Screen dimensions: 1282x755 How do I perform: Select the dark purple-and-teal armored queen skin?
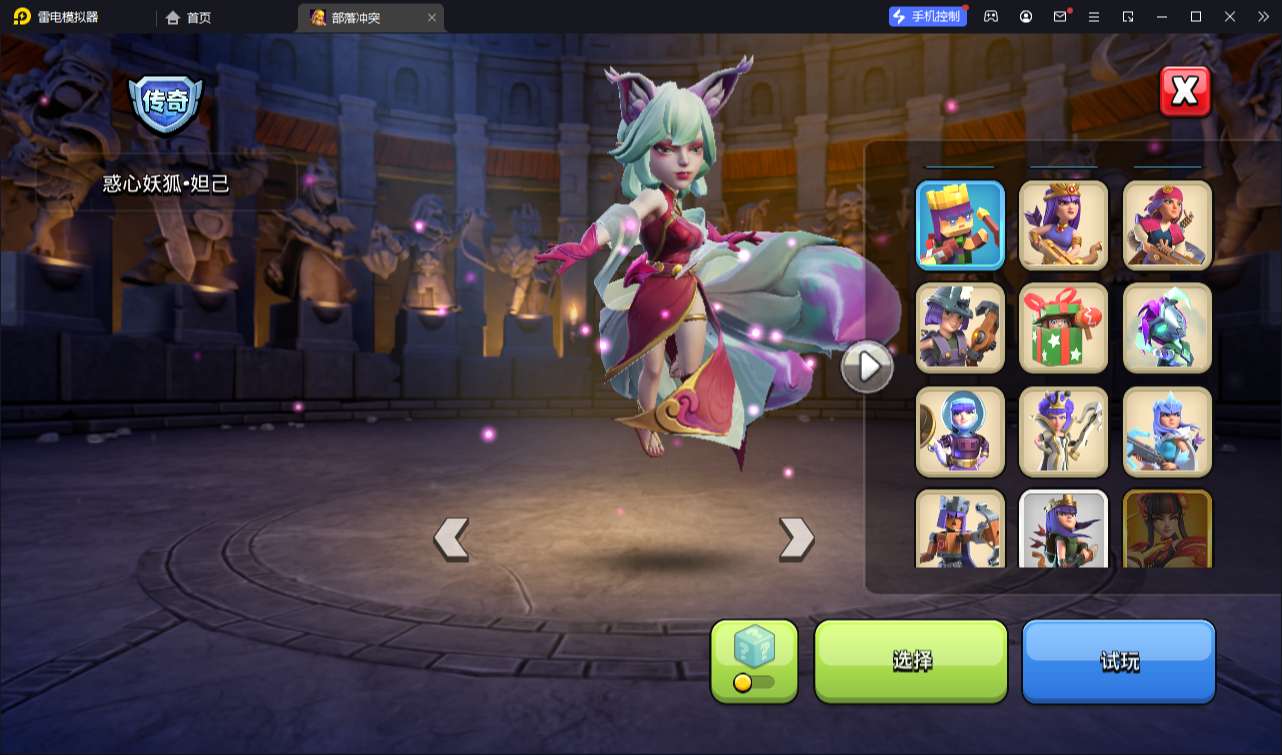coord(1167,328)
